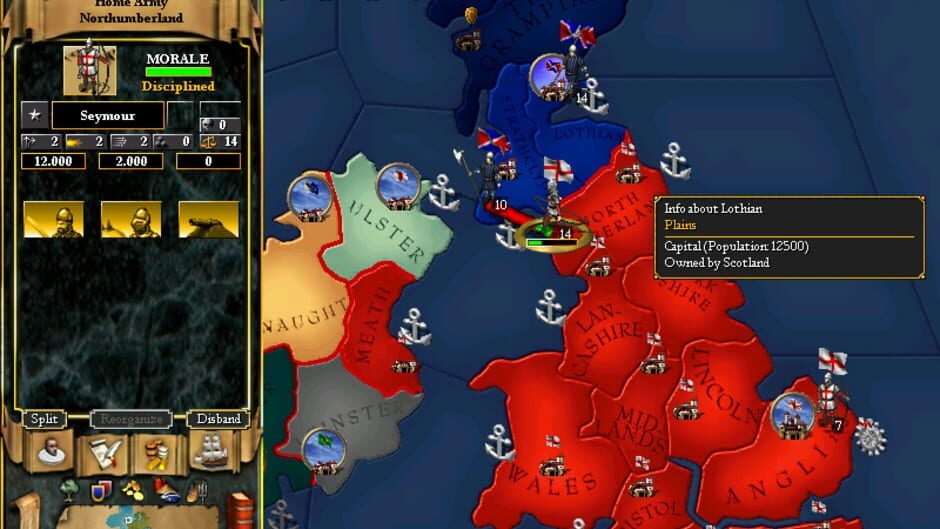Split the selected Home Army
The height and width of the screenshot is (529, 940).
point(43,419)
